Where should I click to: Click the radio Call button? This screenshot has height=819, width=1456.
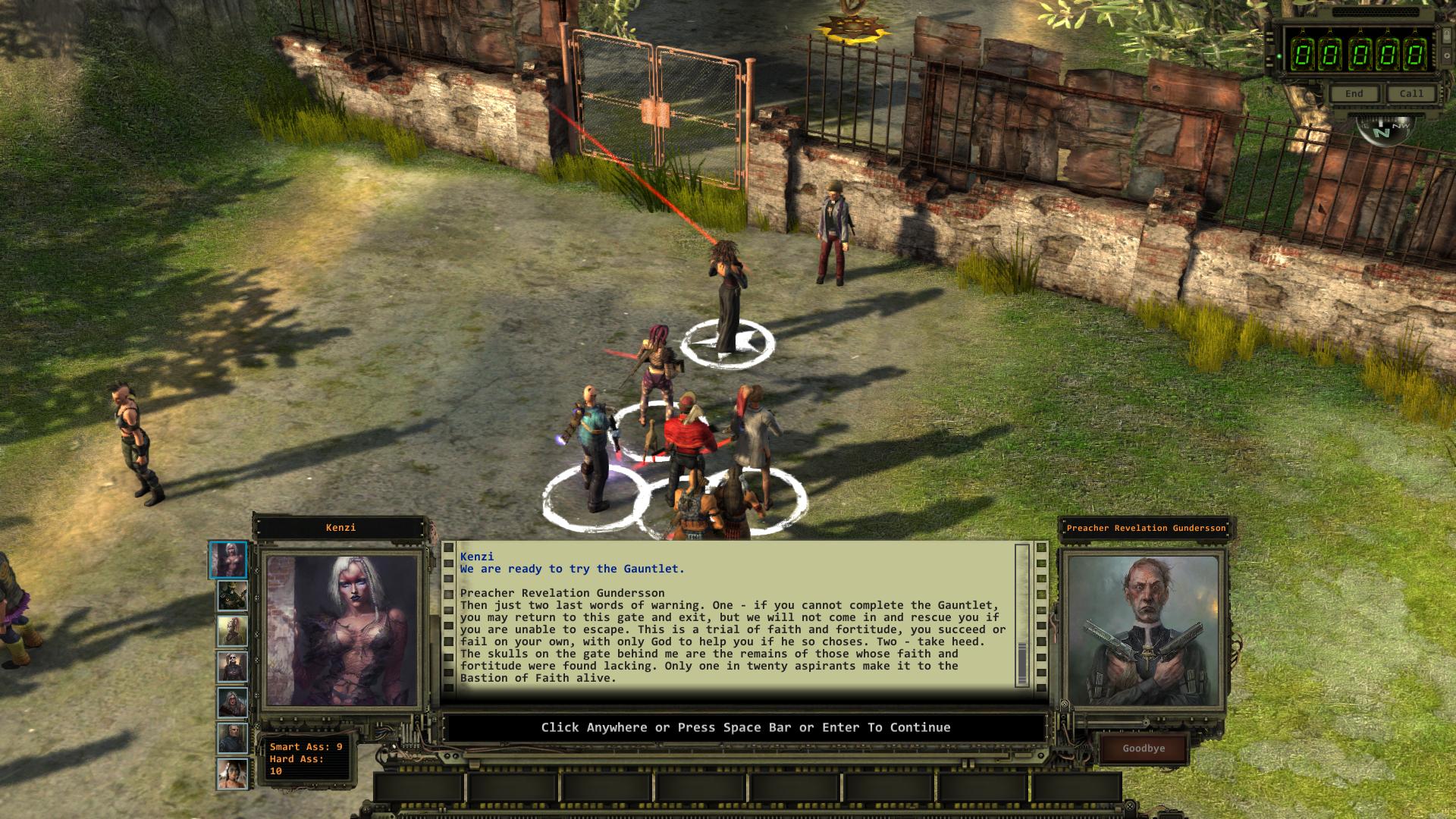(1411, 94)
